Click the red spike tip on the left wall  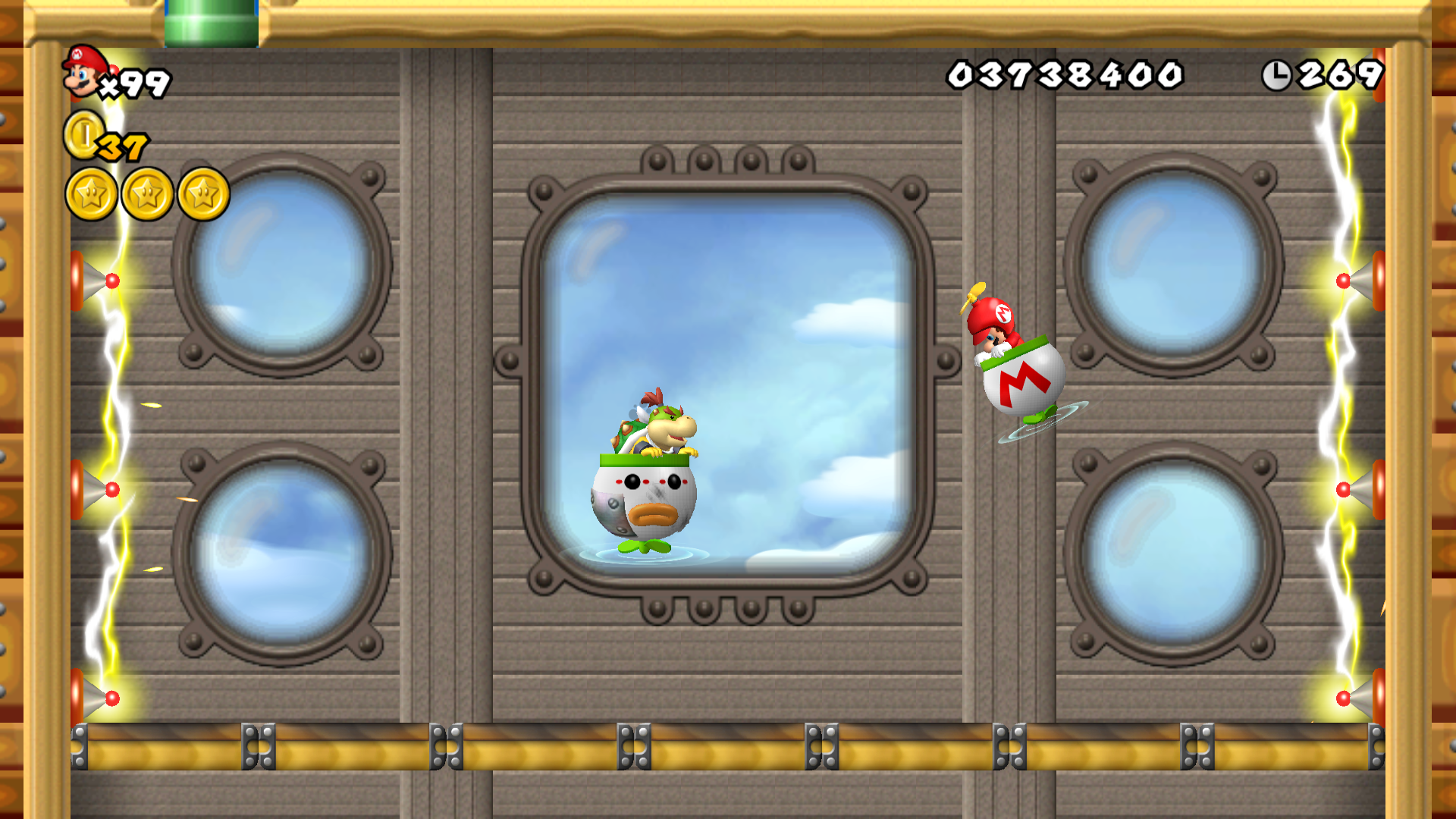pos(112,279)
